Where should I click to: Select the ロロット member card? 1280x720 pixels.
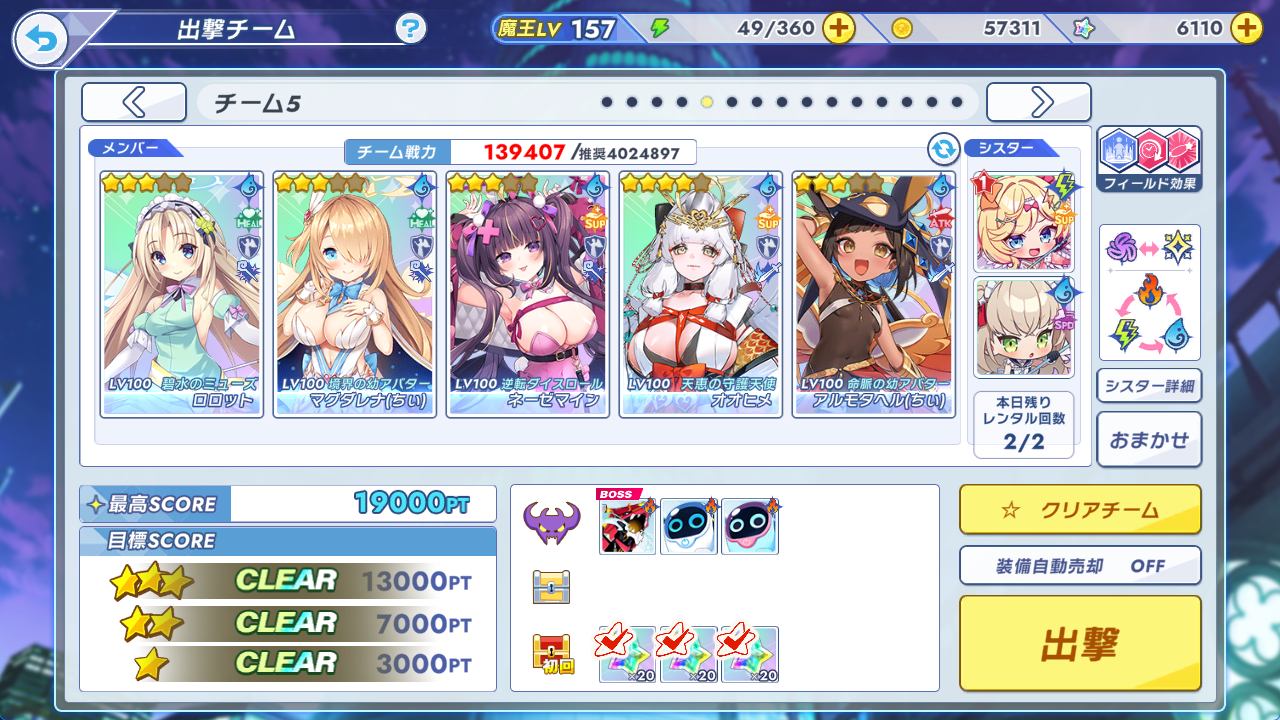tap(182, 294)
